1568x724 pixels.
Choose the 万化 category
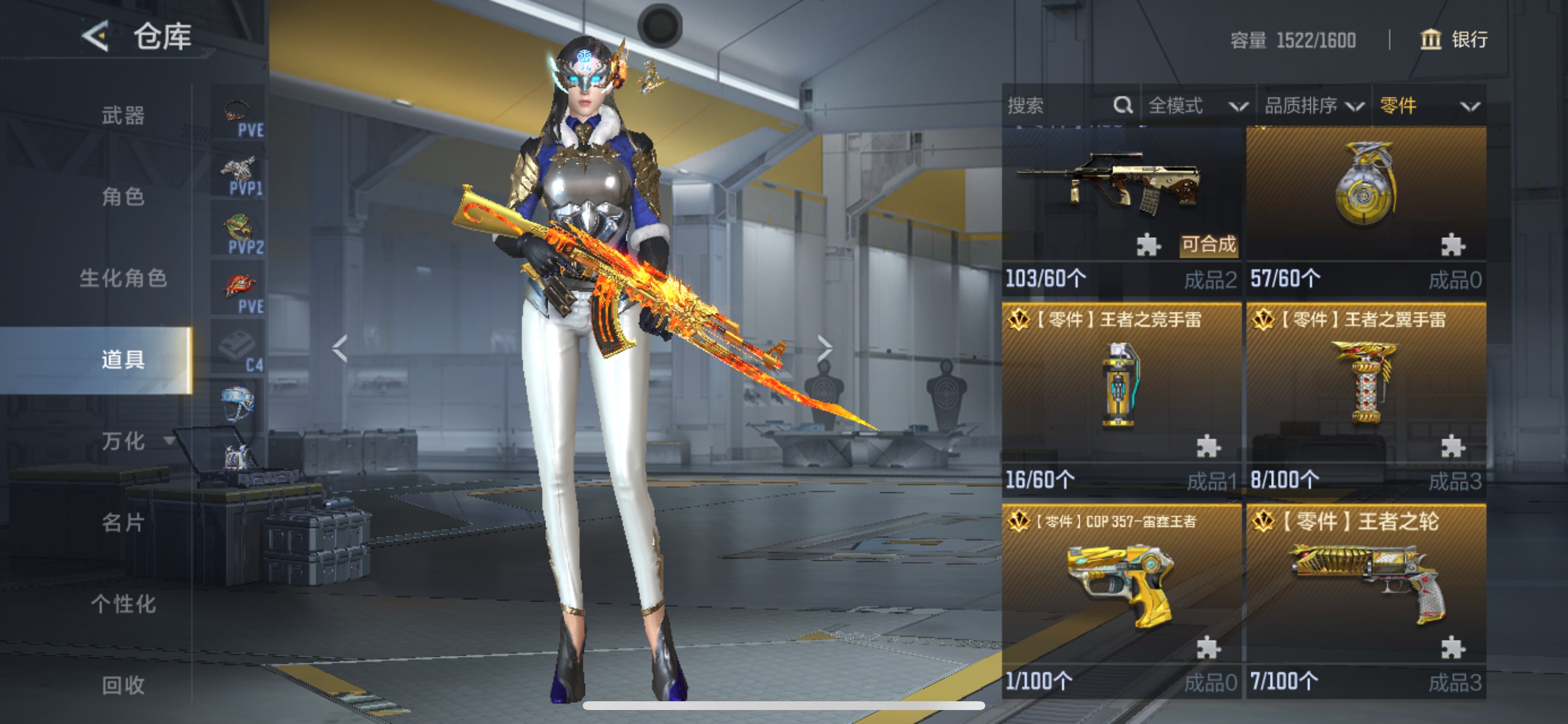pos(123,441)
